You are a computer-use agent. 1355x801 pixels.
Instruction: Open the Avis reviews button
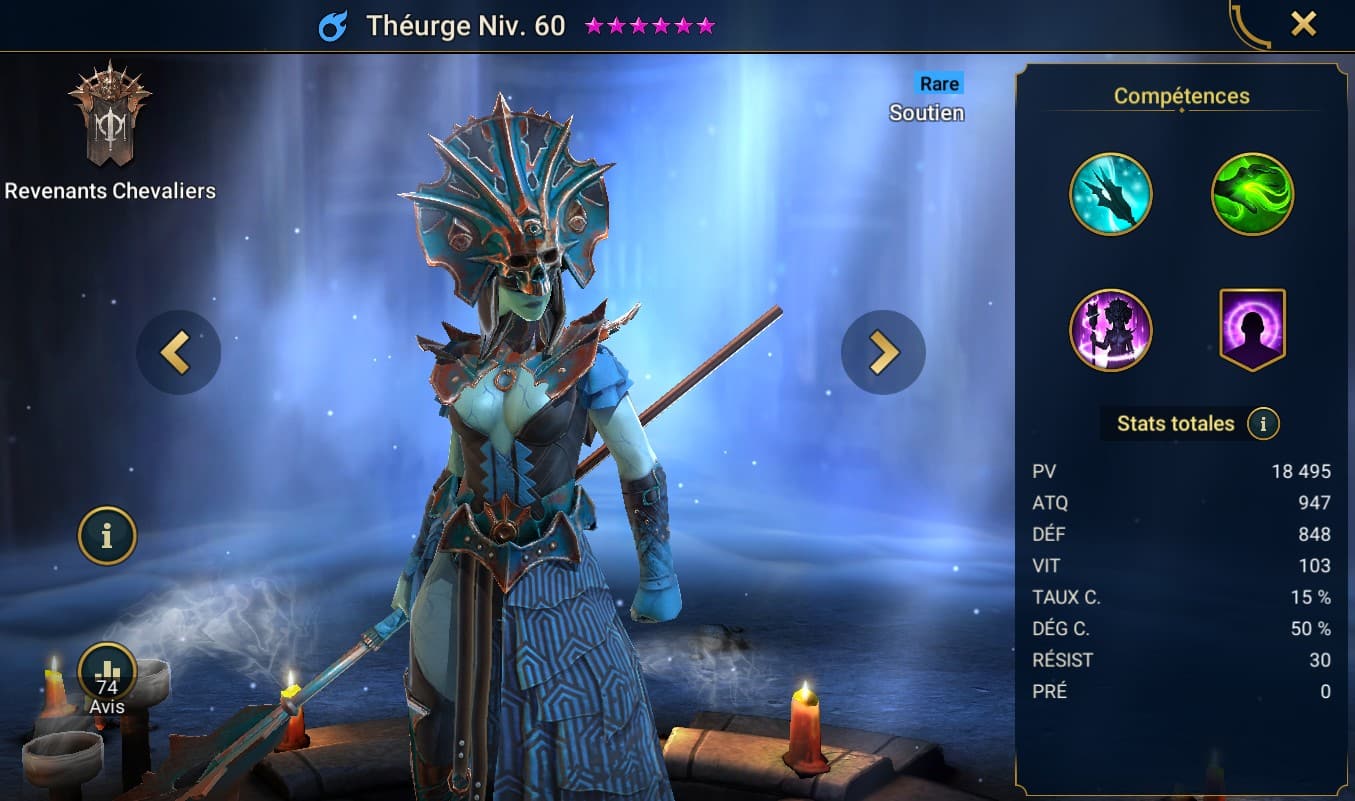pyautogui.click(x=107, y=674)
